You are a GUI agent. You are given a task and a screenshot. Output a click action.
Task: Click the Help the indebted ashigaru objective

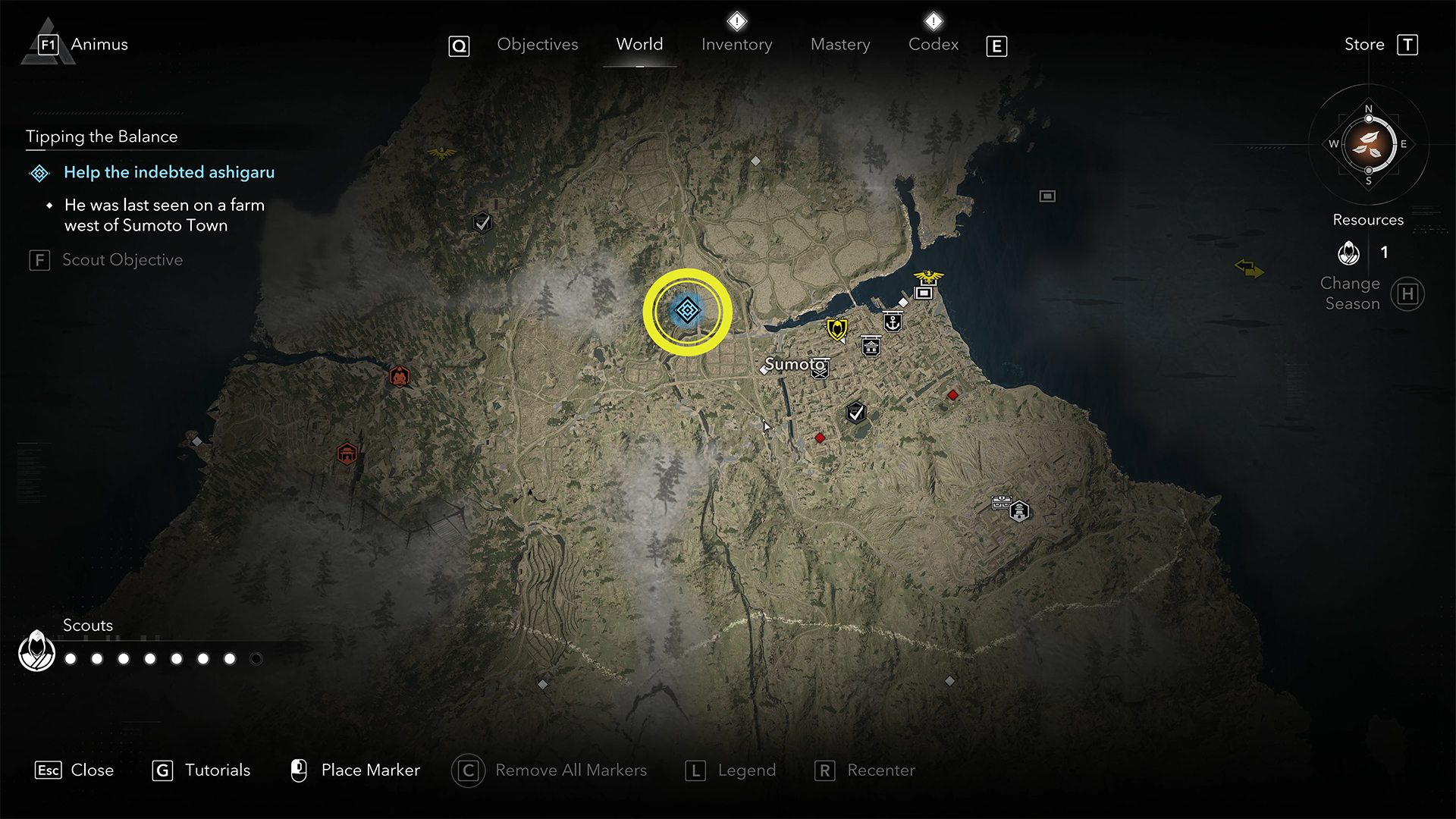point(168,173)
